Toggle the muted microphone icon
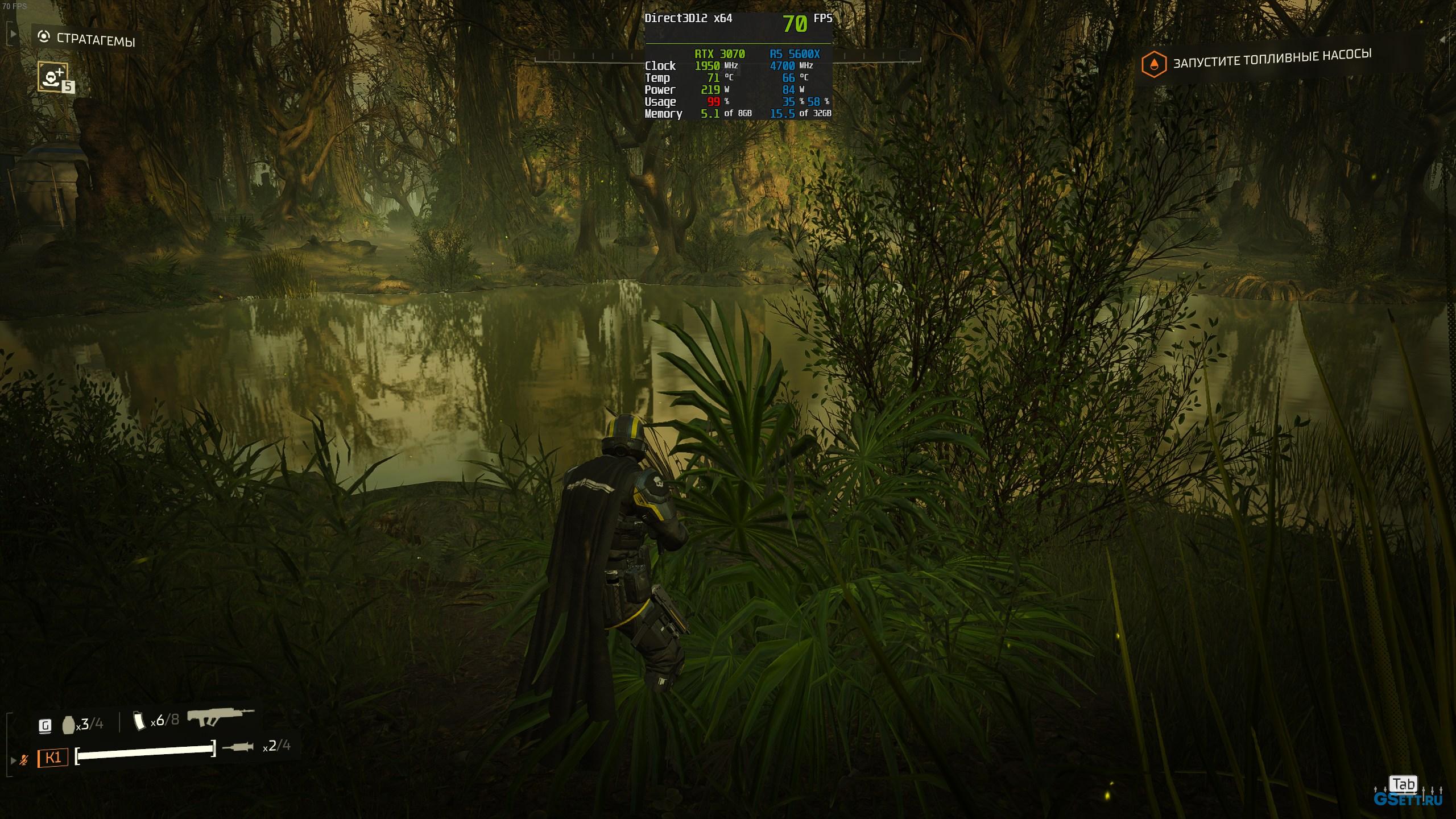 pyautogui.click(x=24, y=759)
